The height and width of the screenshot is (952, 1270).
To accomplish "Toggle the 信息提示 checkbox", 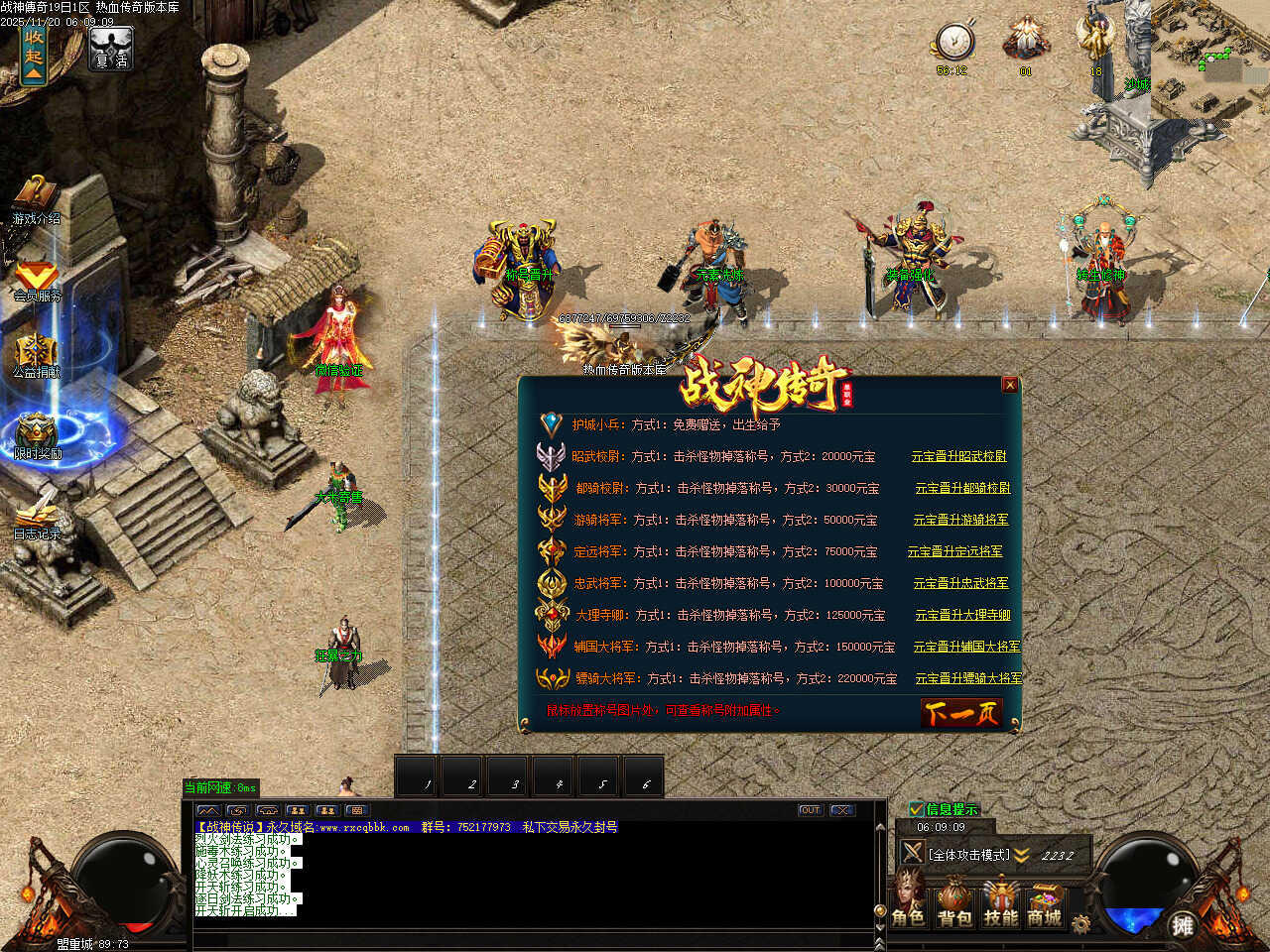I will pyautogui.click(x=917, y=809).
